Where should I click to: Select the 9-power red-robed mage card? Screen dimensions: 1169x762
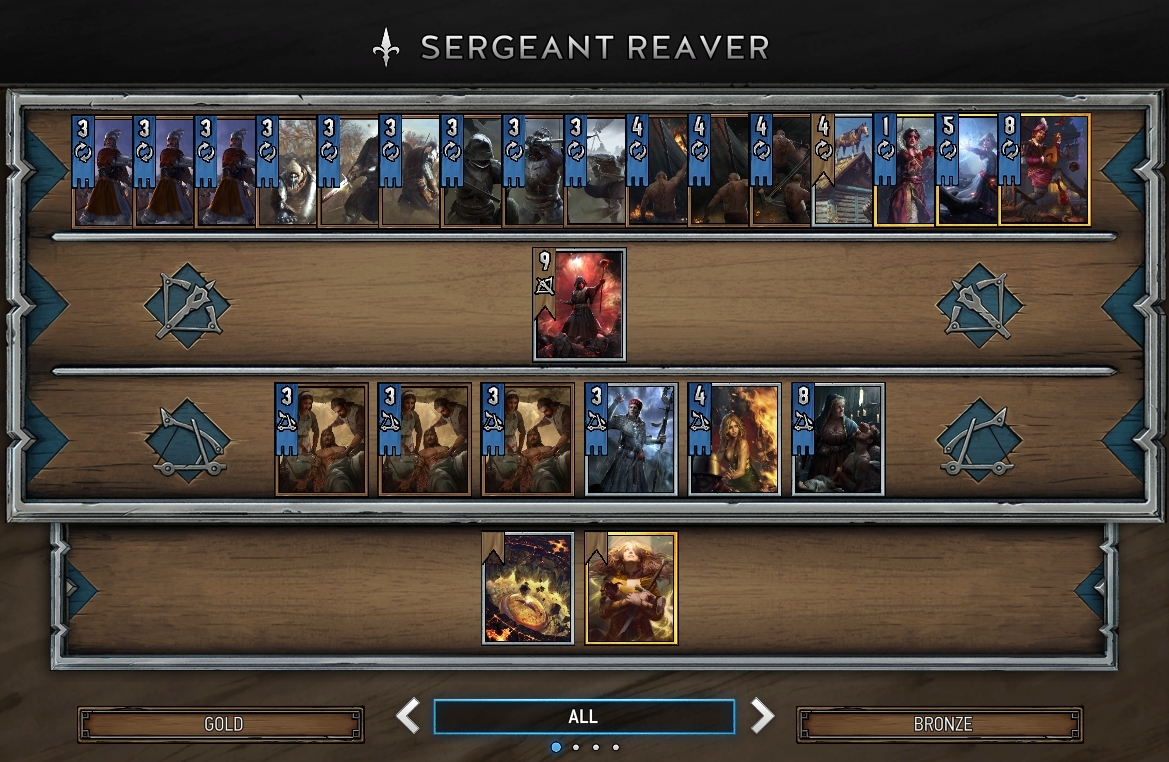[580, 304]
